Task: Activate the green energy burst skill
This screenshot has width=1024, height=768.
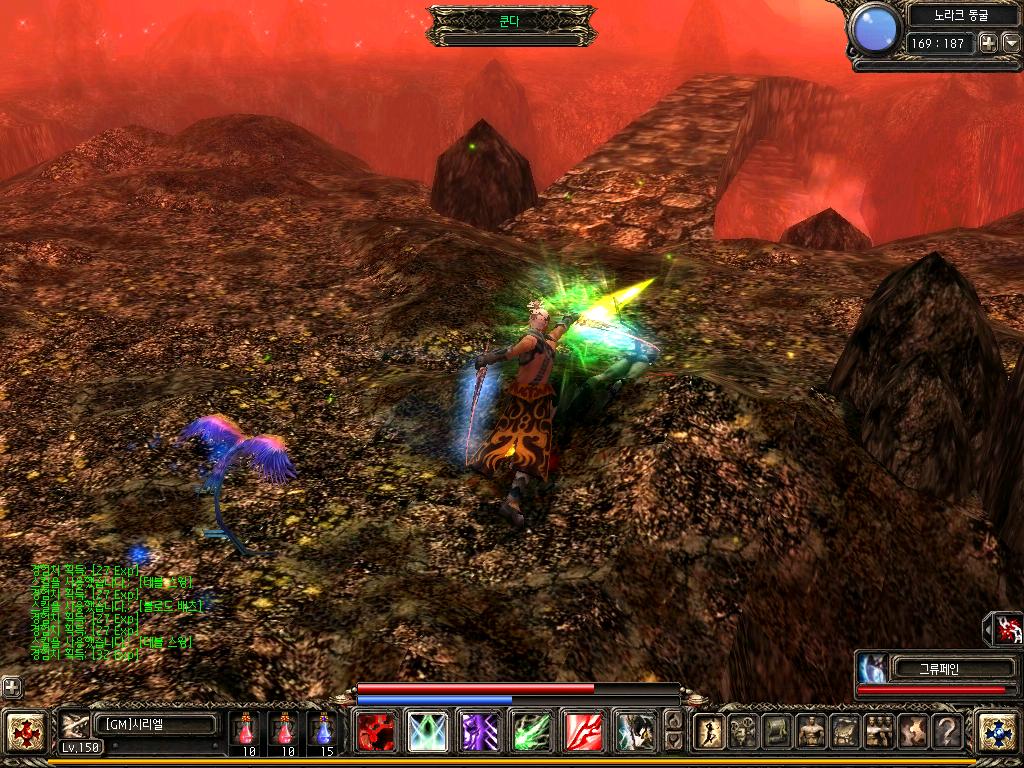Action: pyautogui.click(x=531, y=732)
